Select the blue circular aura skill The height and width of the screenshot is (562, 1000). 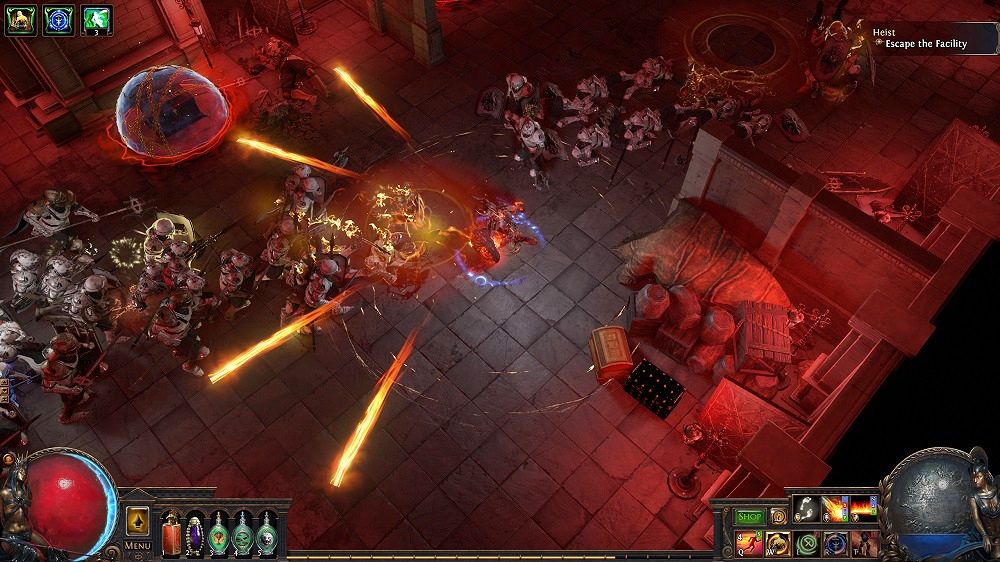pyautogui.click(x=835, y=544)
